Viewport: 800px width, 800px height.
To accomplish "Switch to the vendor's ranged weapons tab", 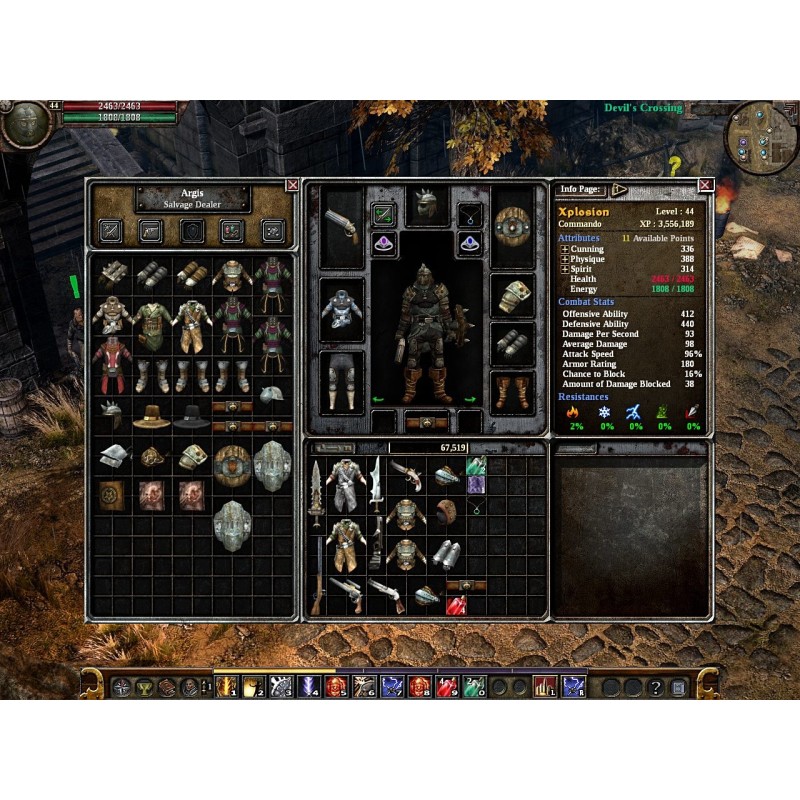I will click(x=151, y=230).
